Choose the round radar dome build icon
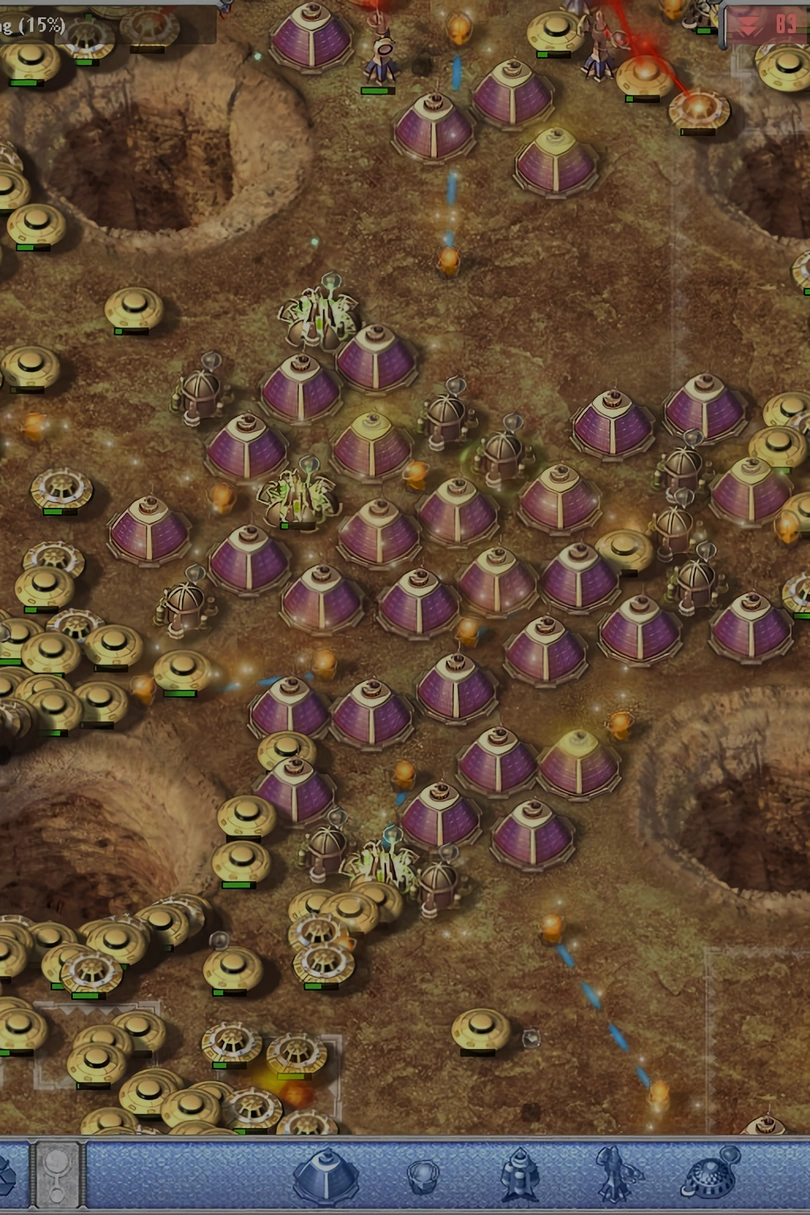 (709, 1174)
